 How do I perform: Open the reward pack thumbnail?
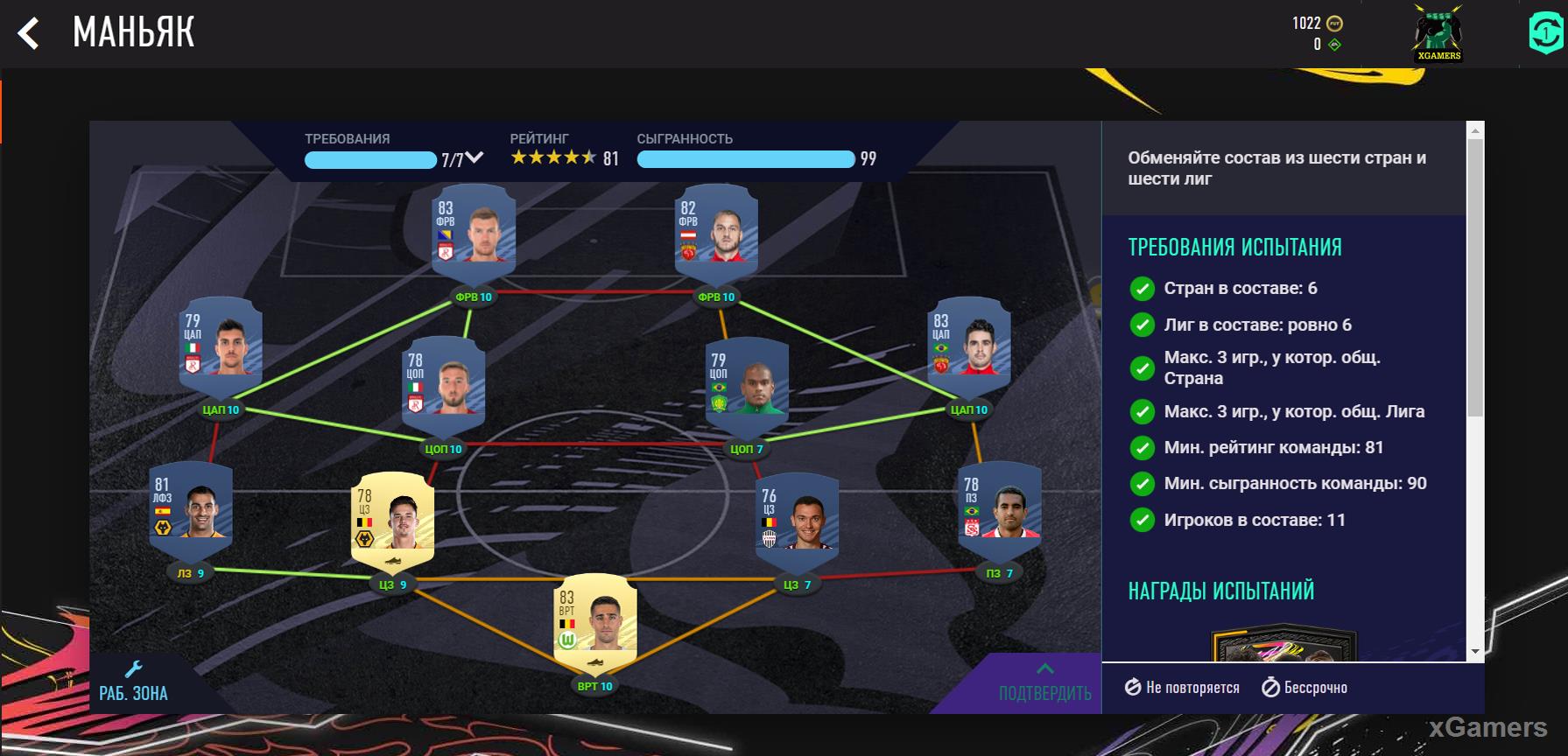(1283, 644)
